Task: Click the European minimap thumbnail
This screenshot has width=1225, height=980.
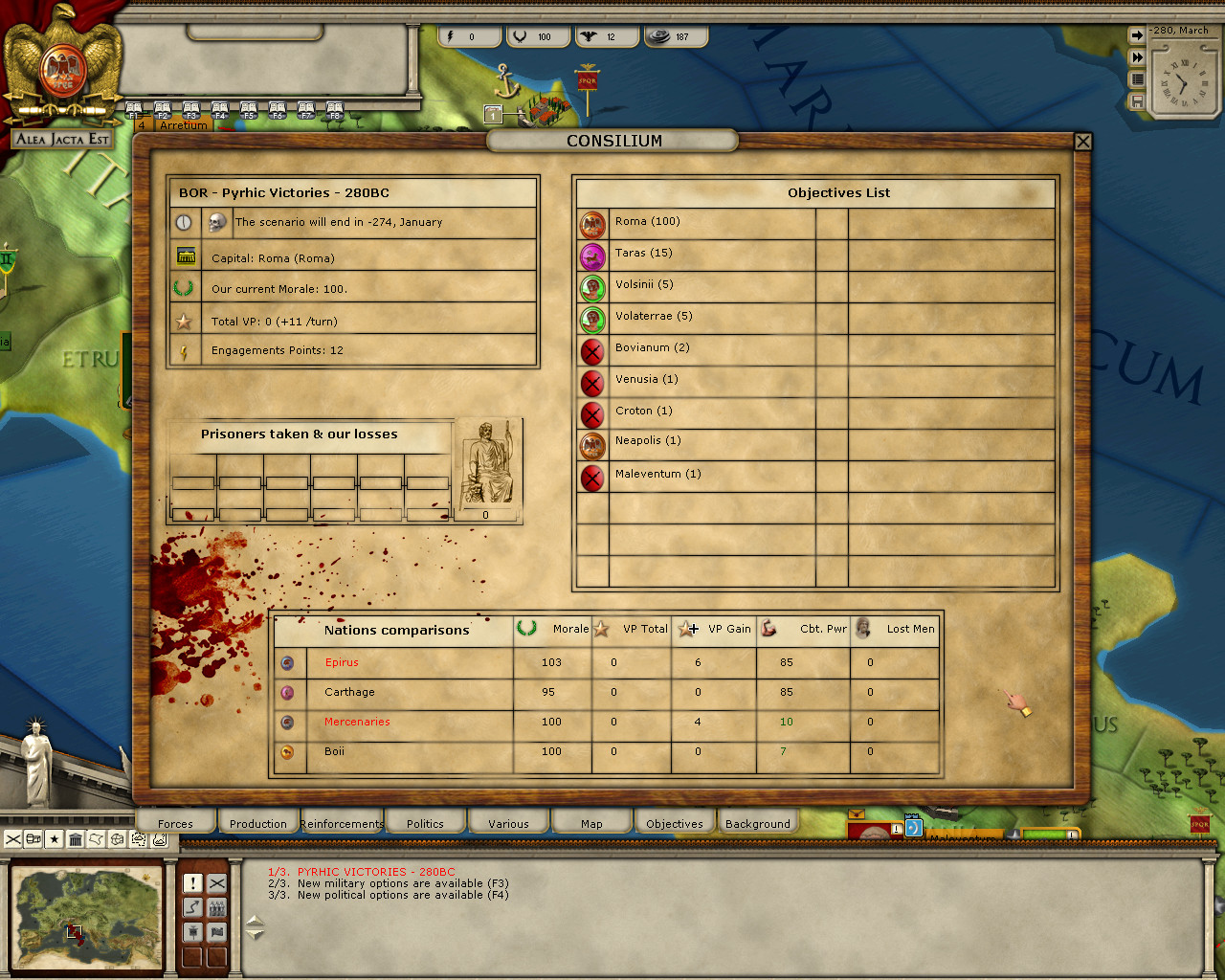Action: [x=86, y=916]
